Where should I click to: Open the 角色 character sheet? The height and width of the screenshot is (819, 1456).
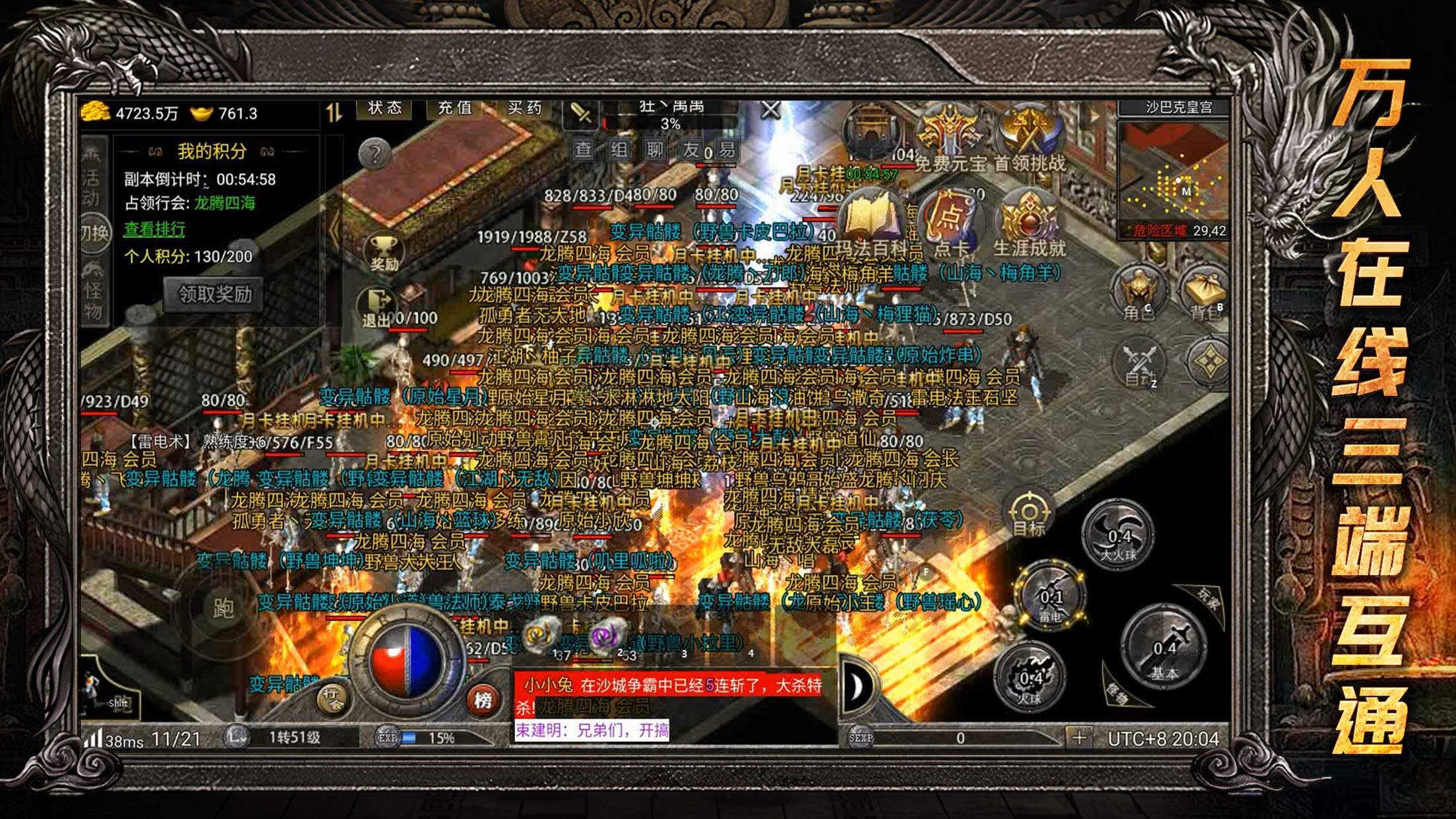[x=1139, y=294]
